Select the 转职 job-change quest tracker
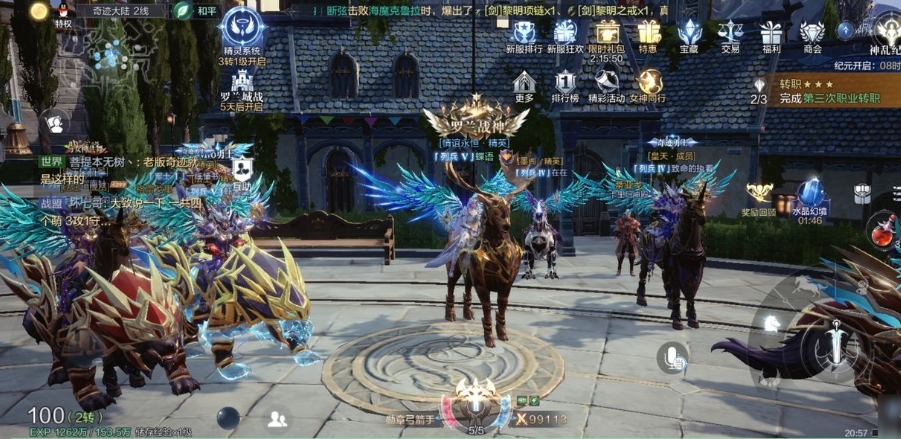The width and height of the screenshot is (901, 439). [x=820, y=92]
